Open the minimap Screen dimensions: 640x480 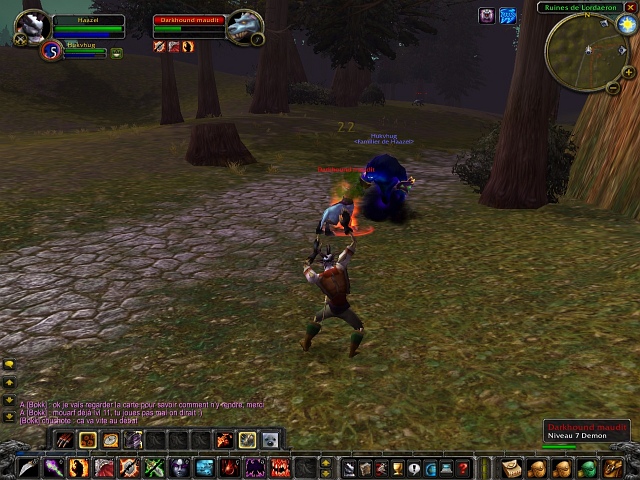580,50
